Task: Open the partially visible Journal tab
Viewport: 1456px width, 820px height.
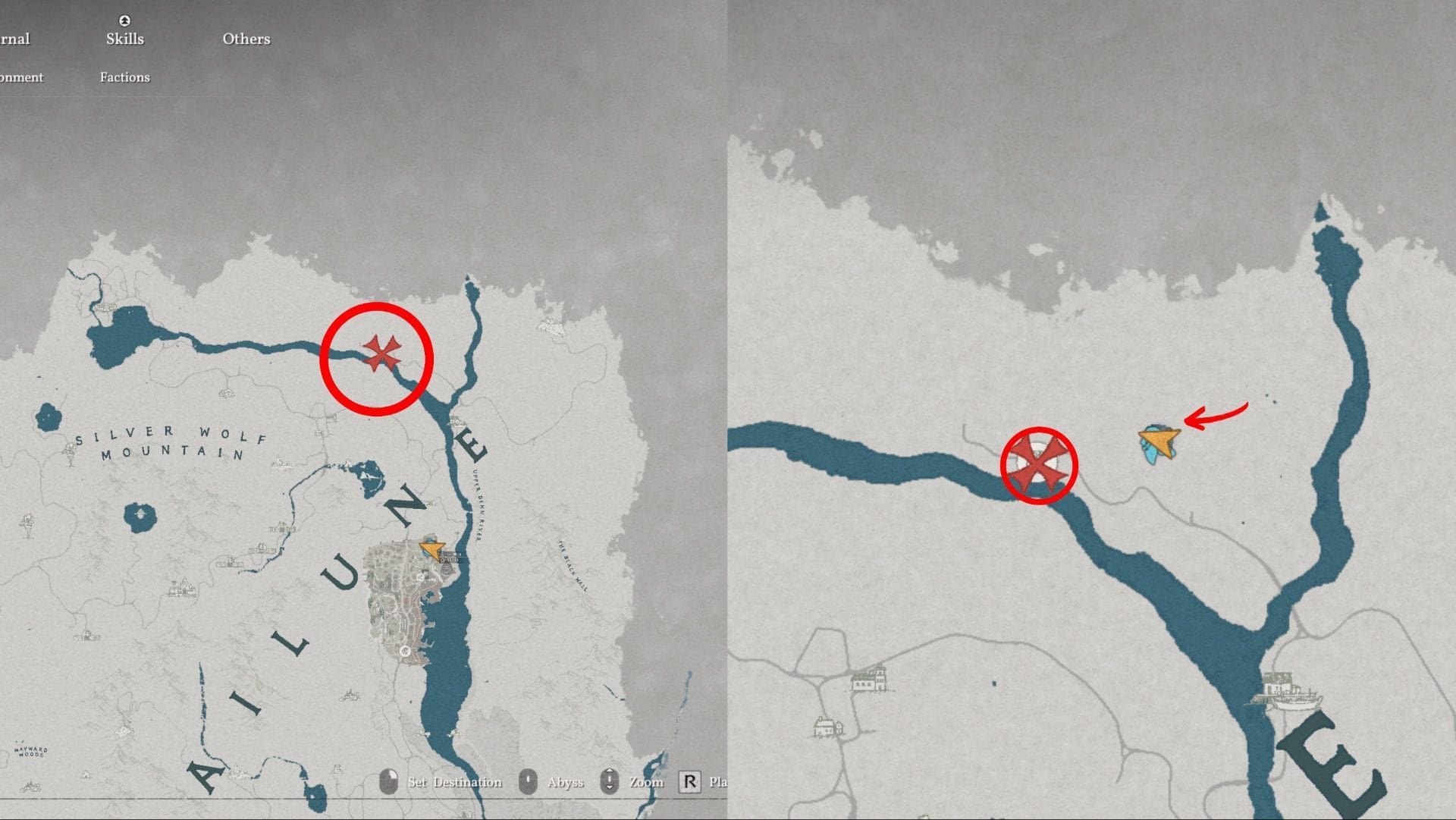Action: [15, 39]
